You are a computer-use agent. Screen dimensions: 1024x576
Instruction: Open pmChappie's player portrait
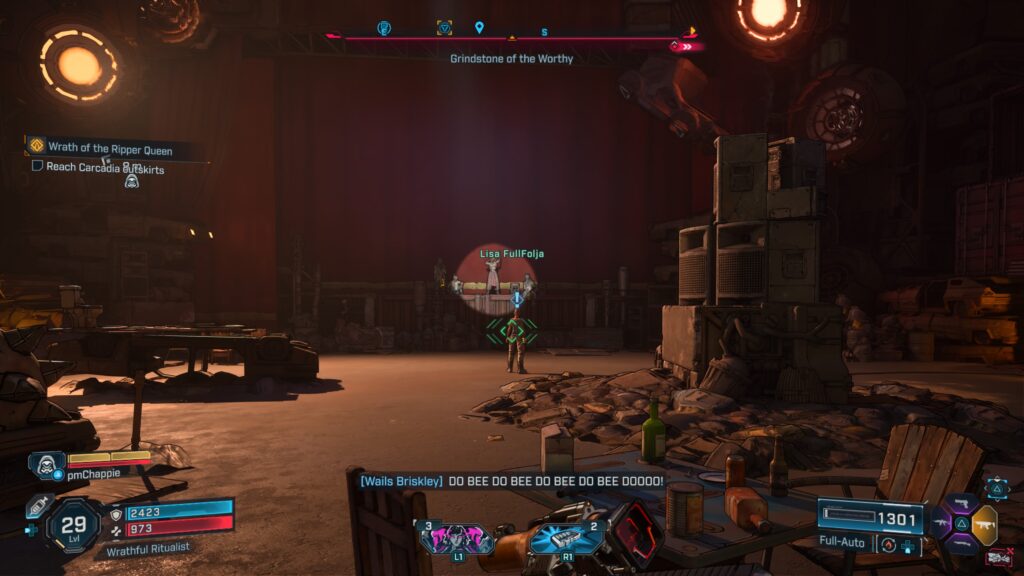pyautogui.click(x=47, y=465)
